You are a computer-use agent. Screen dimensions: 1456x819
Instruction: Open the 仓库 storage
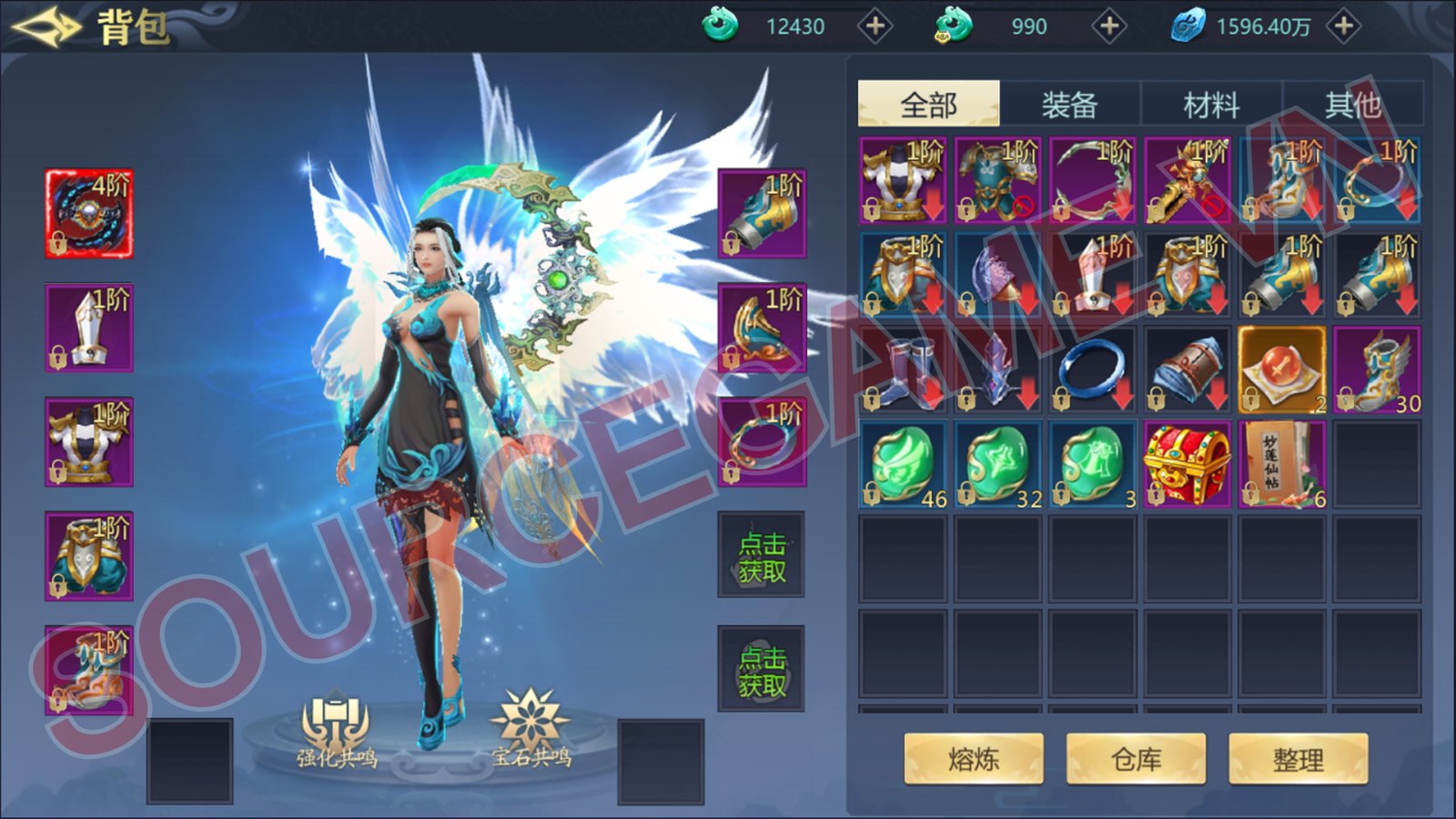tap(1136, 759)
